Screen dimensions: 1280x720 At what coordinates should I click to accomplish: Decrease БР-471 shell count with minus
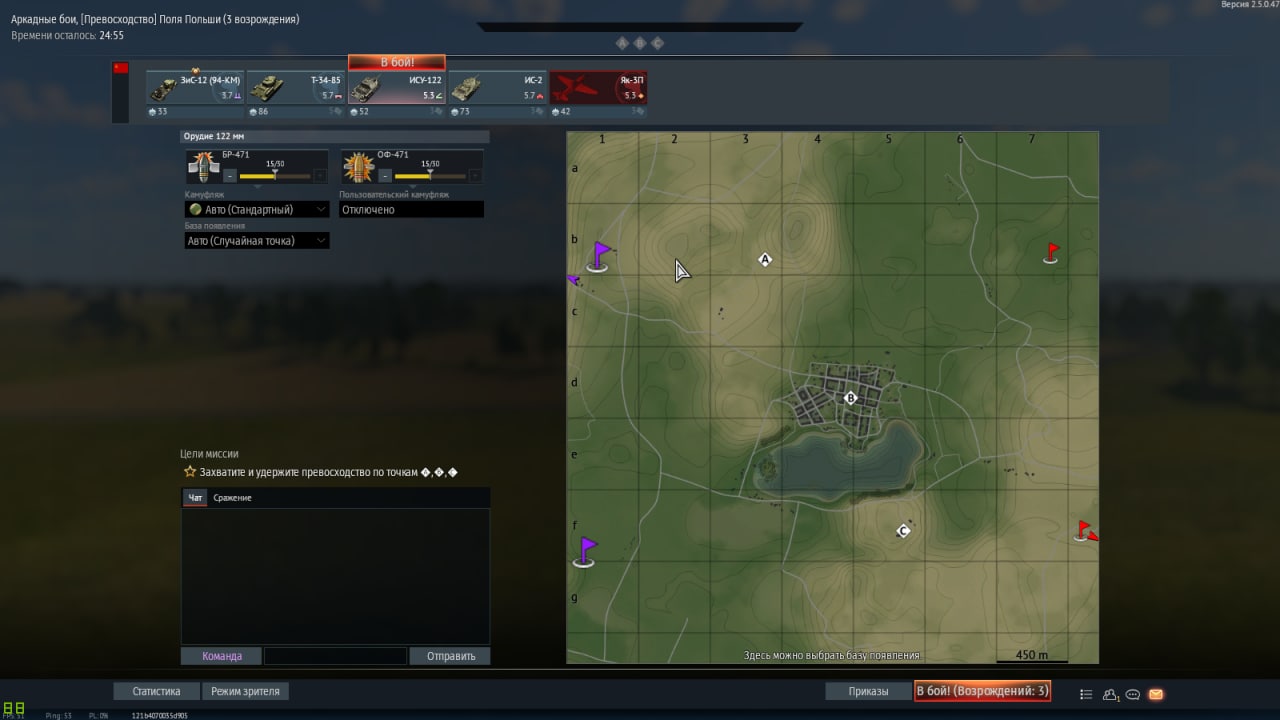pyautogui.click(x=230, y=176)
